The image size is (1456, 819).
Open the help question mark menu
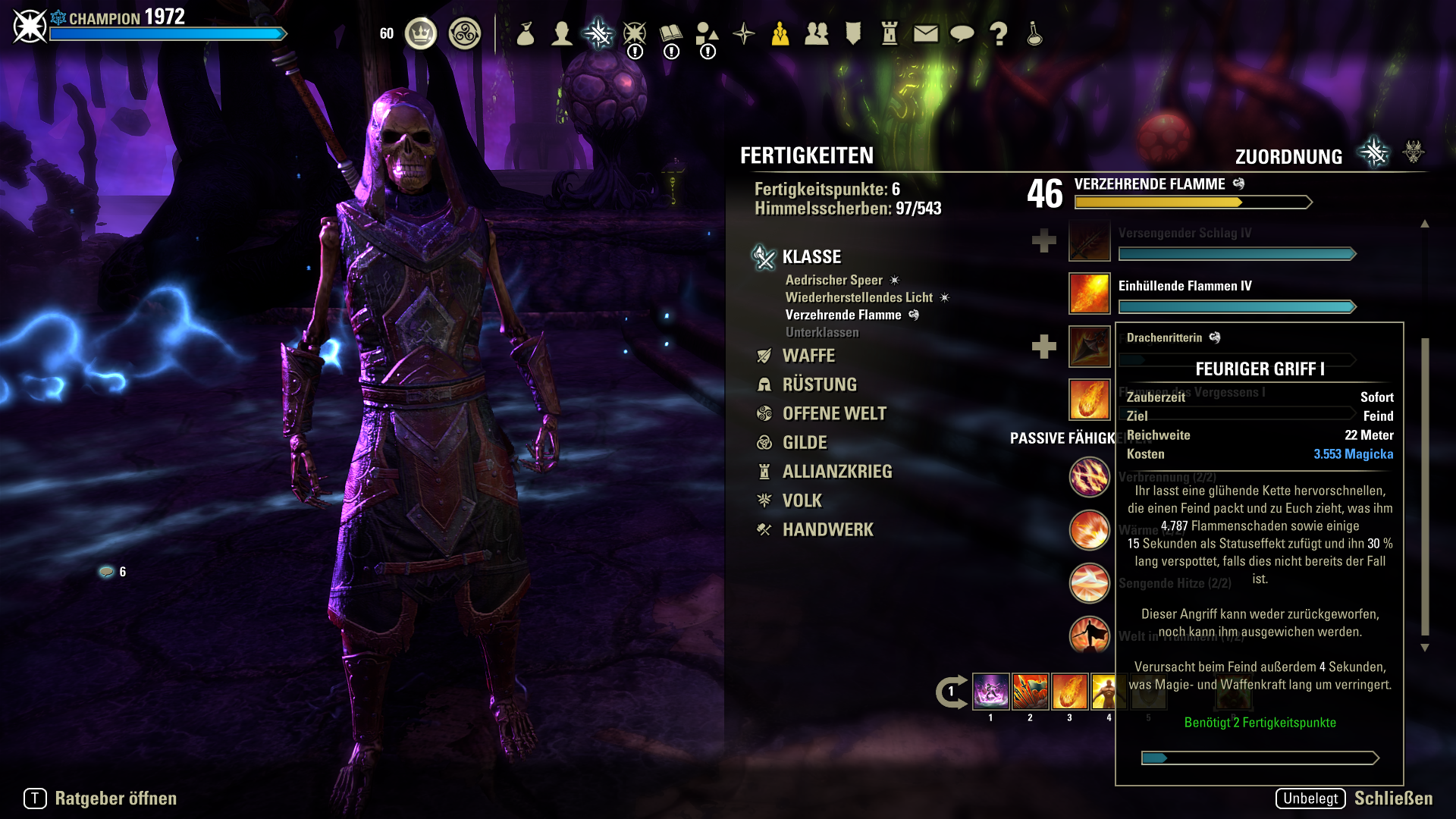999,33
